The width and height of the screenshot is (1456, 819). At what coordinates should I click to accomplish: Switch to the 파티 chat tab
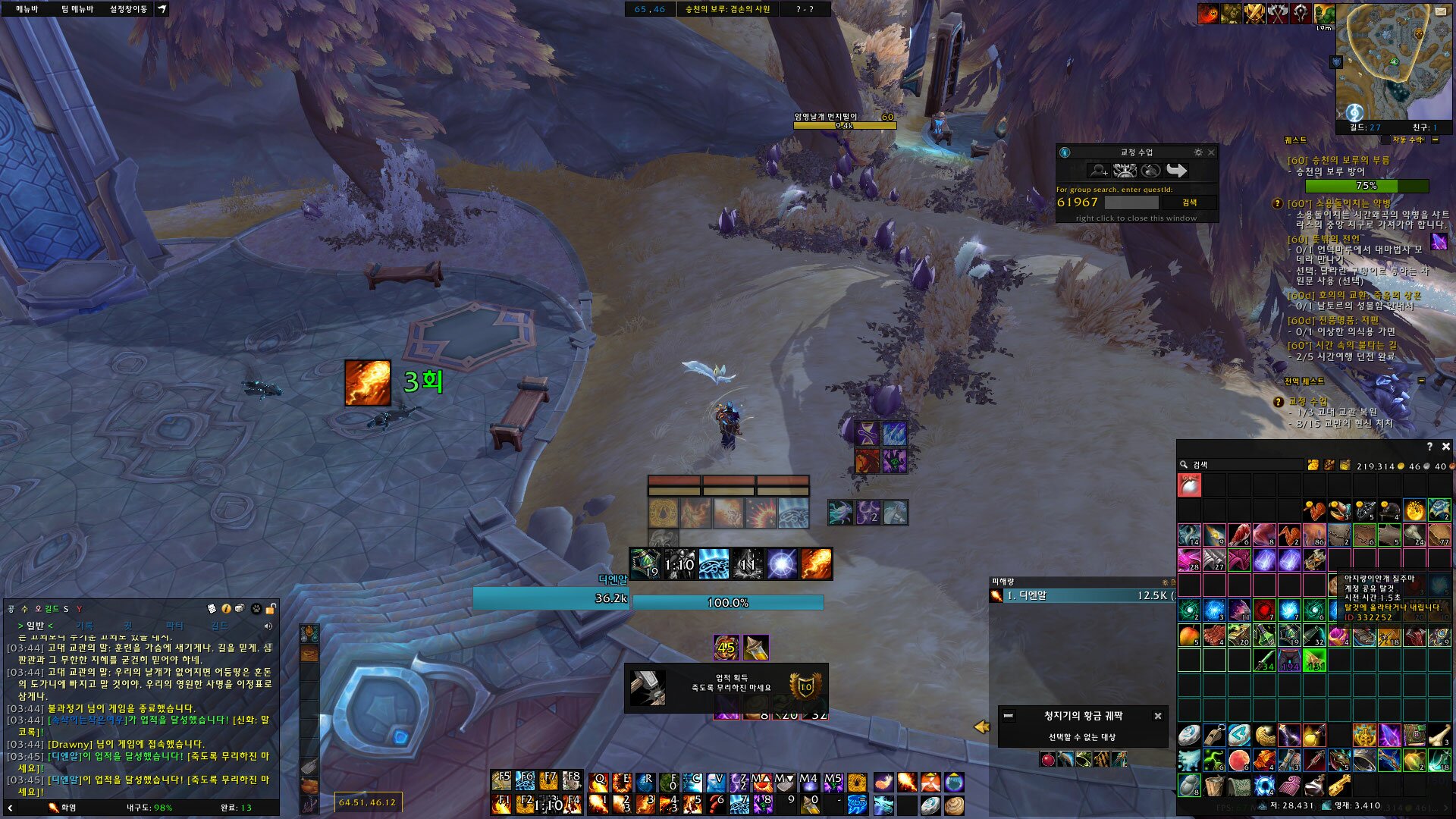(x=174, y=626)
